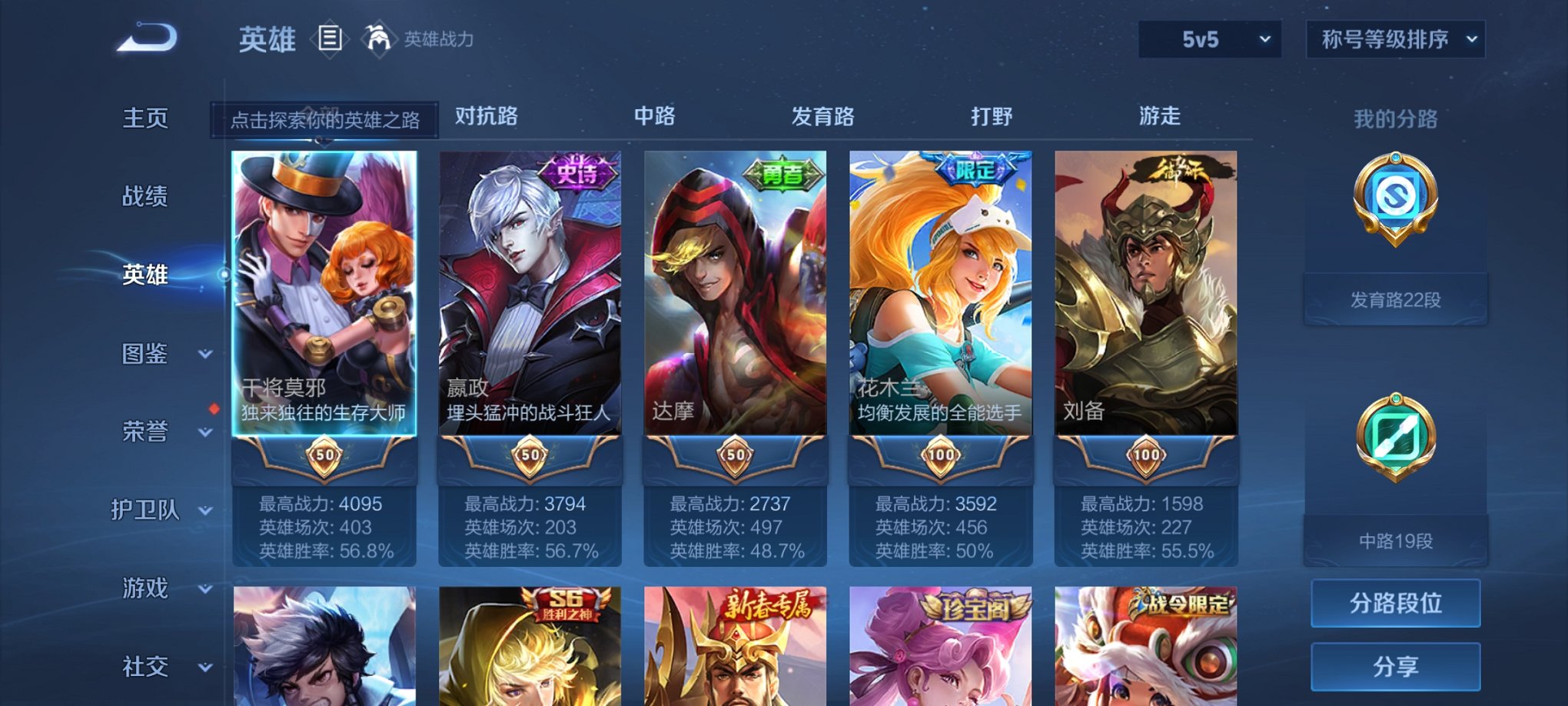
Task: Open the 战绩 page from sidebar
Action: click(x=146, y=197)
